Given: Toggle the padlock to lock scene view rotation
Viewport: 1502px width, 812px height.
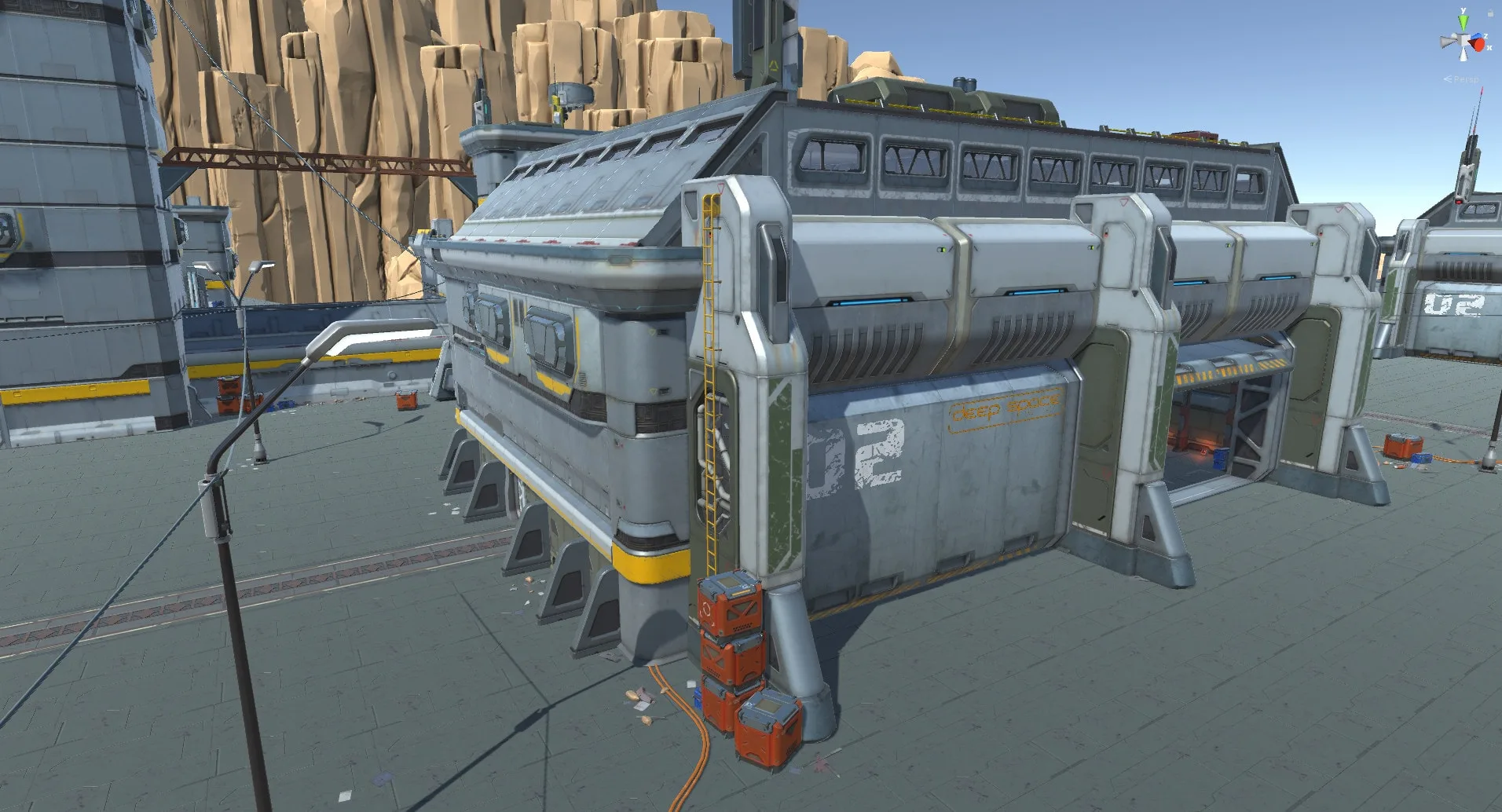Looking at the screenshot, I should tap(1490, 13).
